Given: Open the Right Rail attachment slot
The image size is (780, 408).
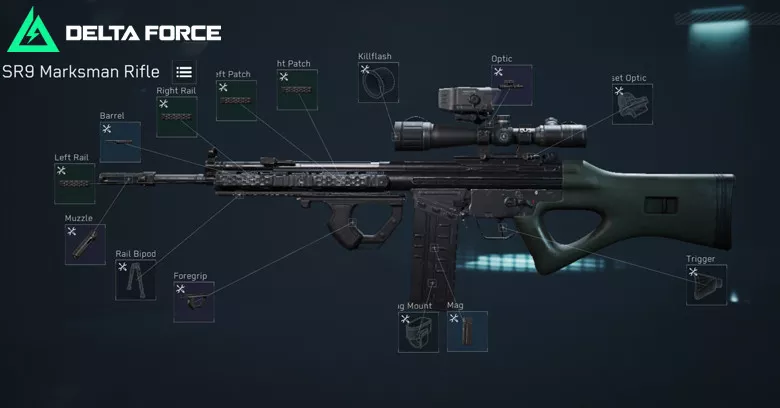Looking at the screenshot, I should click(x=176, y=117).
